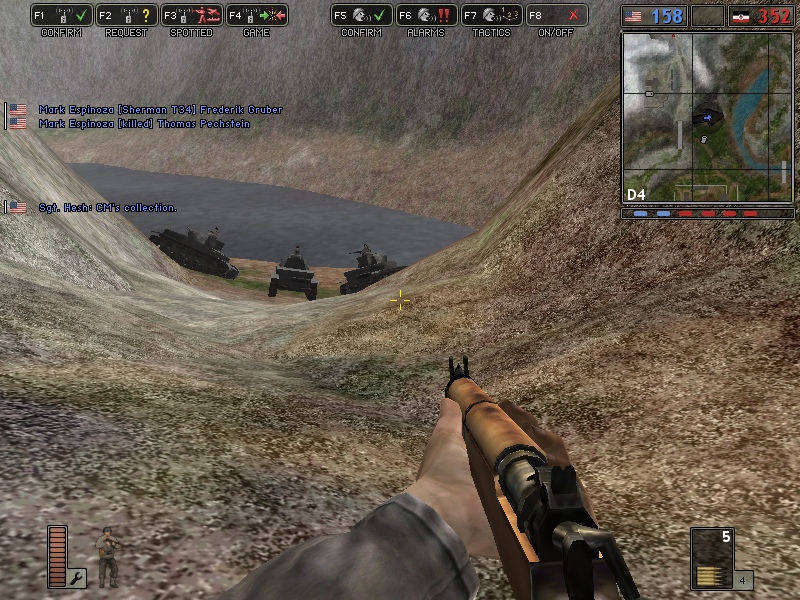
Task: Open the F4 Game radio menu
Action: coord(257,16)
